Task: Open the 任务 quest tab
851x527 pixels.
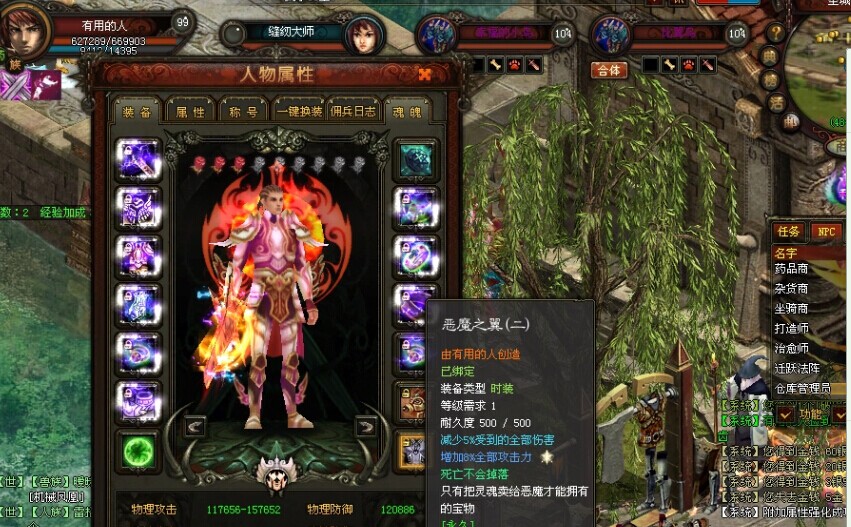Action: [x=788, y=231]
